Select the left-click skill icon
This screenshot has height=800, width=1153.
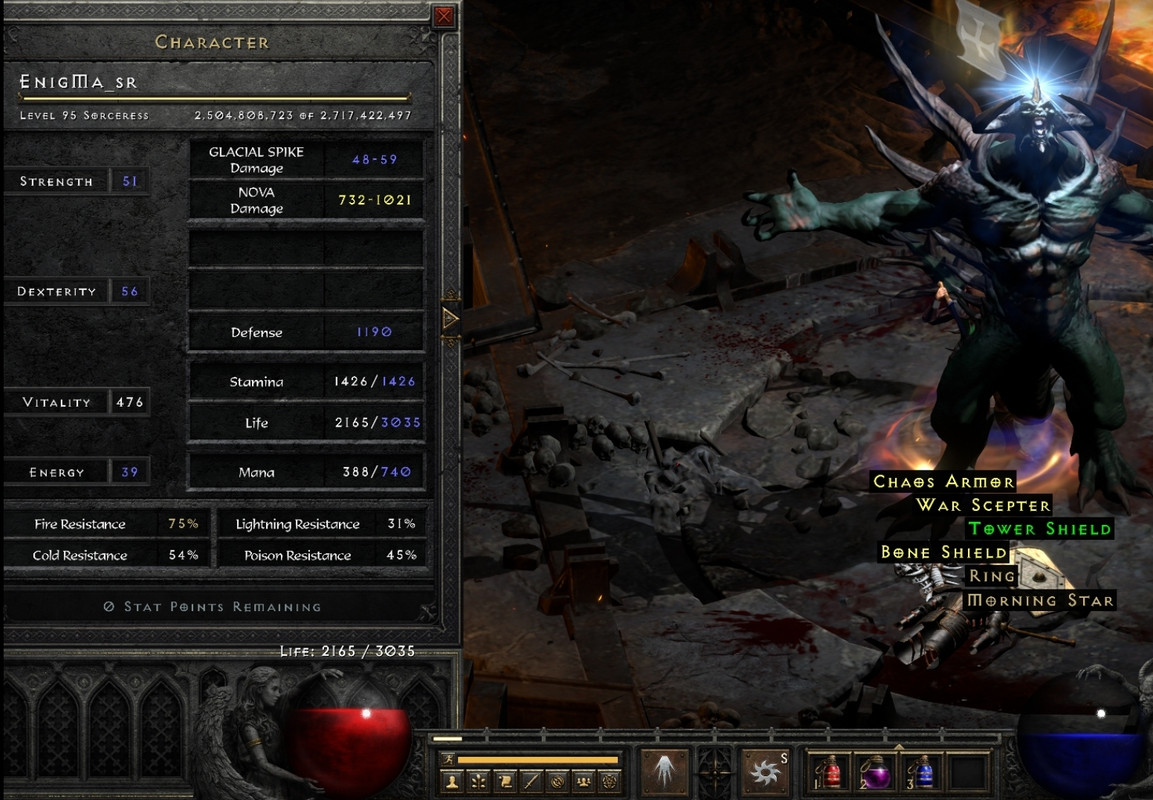point(664,771)
